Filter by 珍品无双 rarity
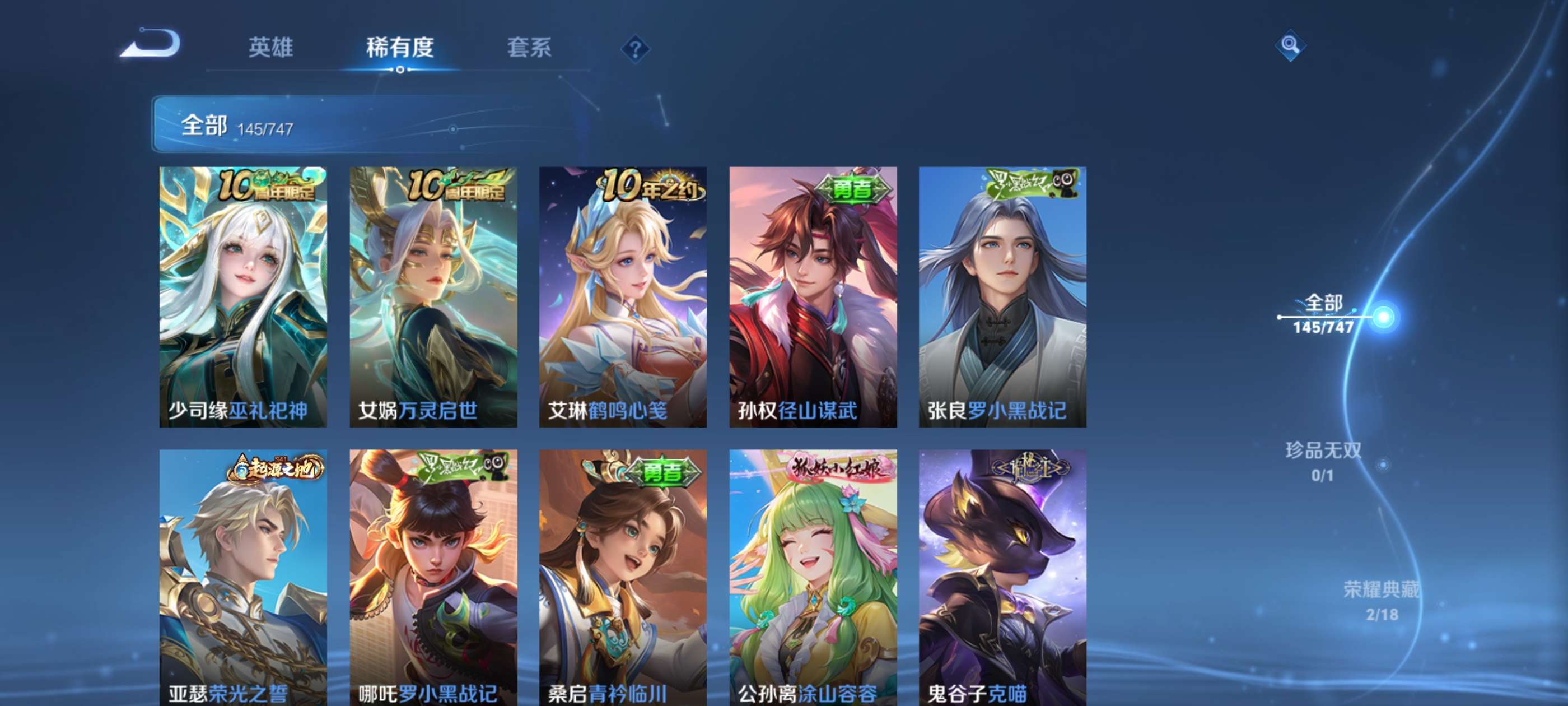 pyautogui.click(x=1323, y=461)
